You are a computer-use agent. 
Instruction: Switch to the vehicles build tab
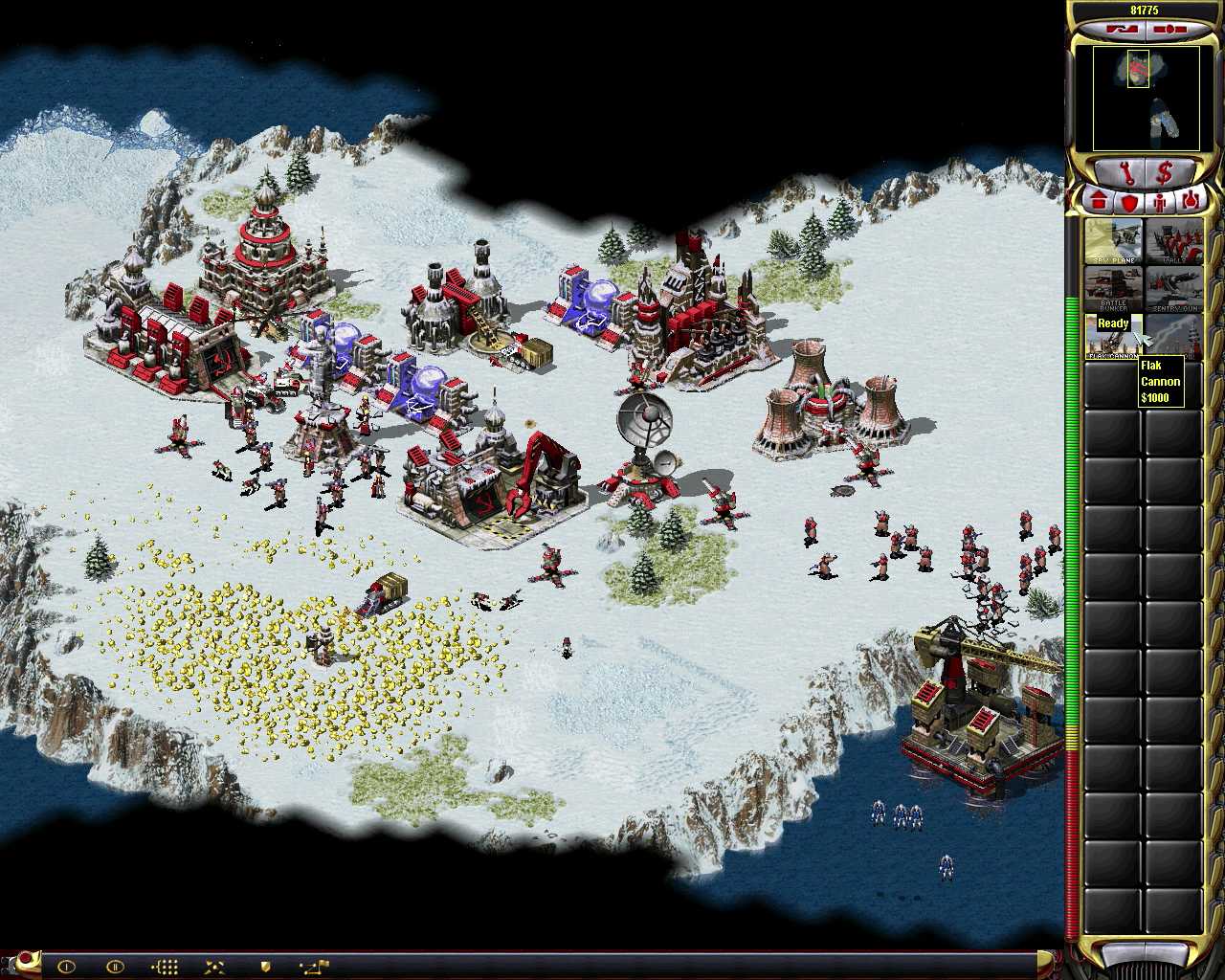(x=1190, y=202)
